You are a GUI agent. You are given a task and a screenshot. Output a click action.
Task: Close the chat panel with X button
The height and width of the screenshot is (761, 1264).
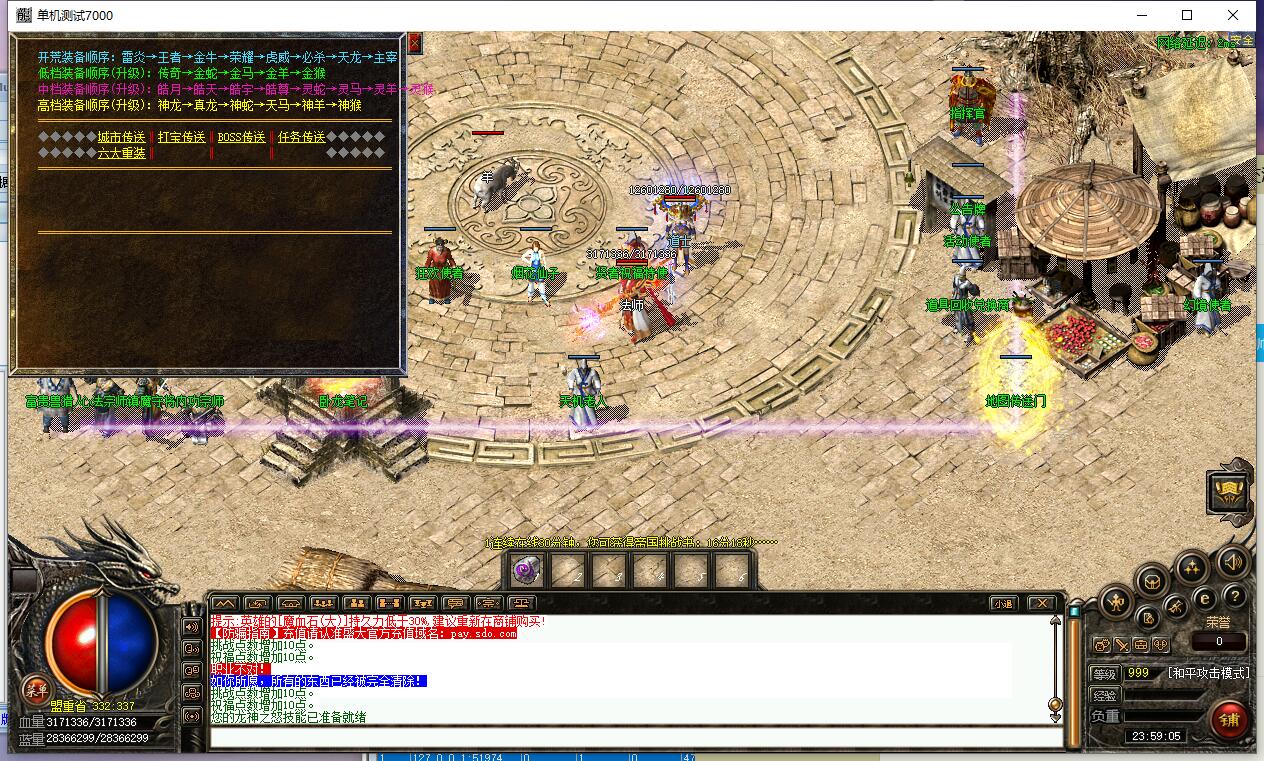click(x=1041, y=603)
